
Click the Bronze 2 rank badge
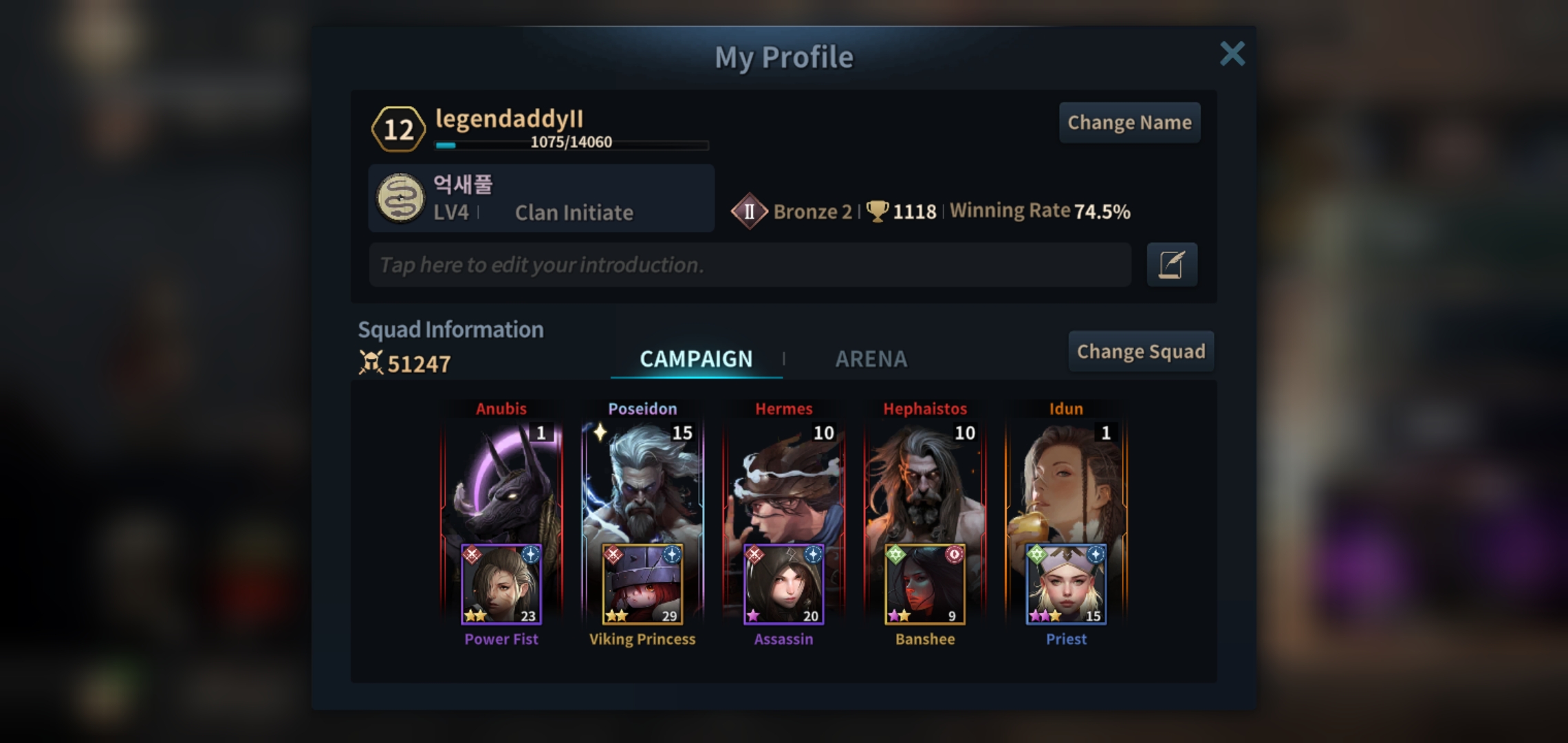pyautogui.click(x=749, y=211)
